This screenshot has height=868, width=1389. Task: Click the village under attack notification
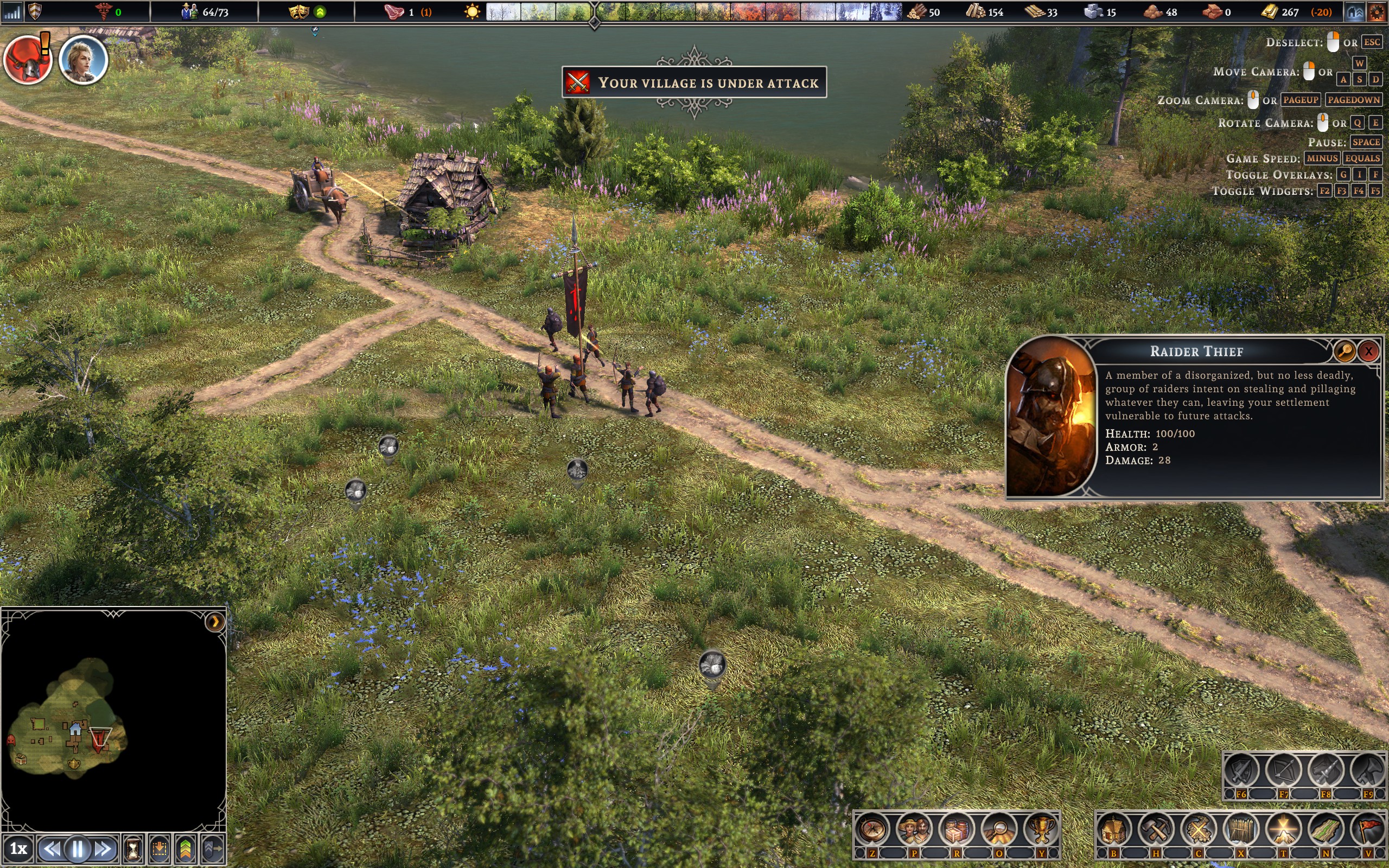694,82
